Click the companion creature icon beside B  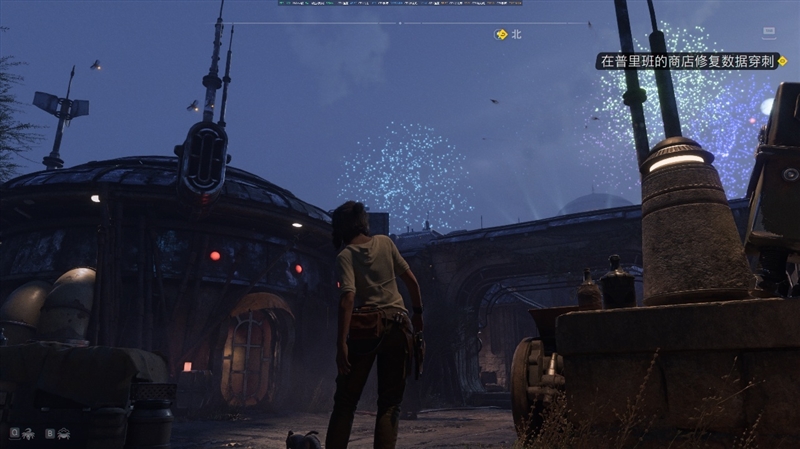pyautogui.click(x=63, y=433)
